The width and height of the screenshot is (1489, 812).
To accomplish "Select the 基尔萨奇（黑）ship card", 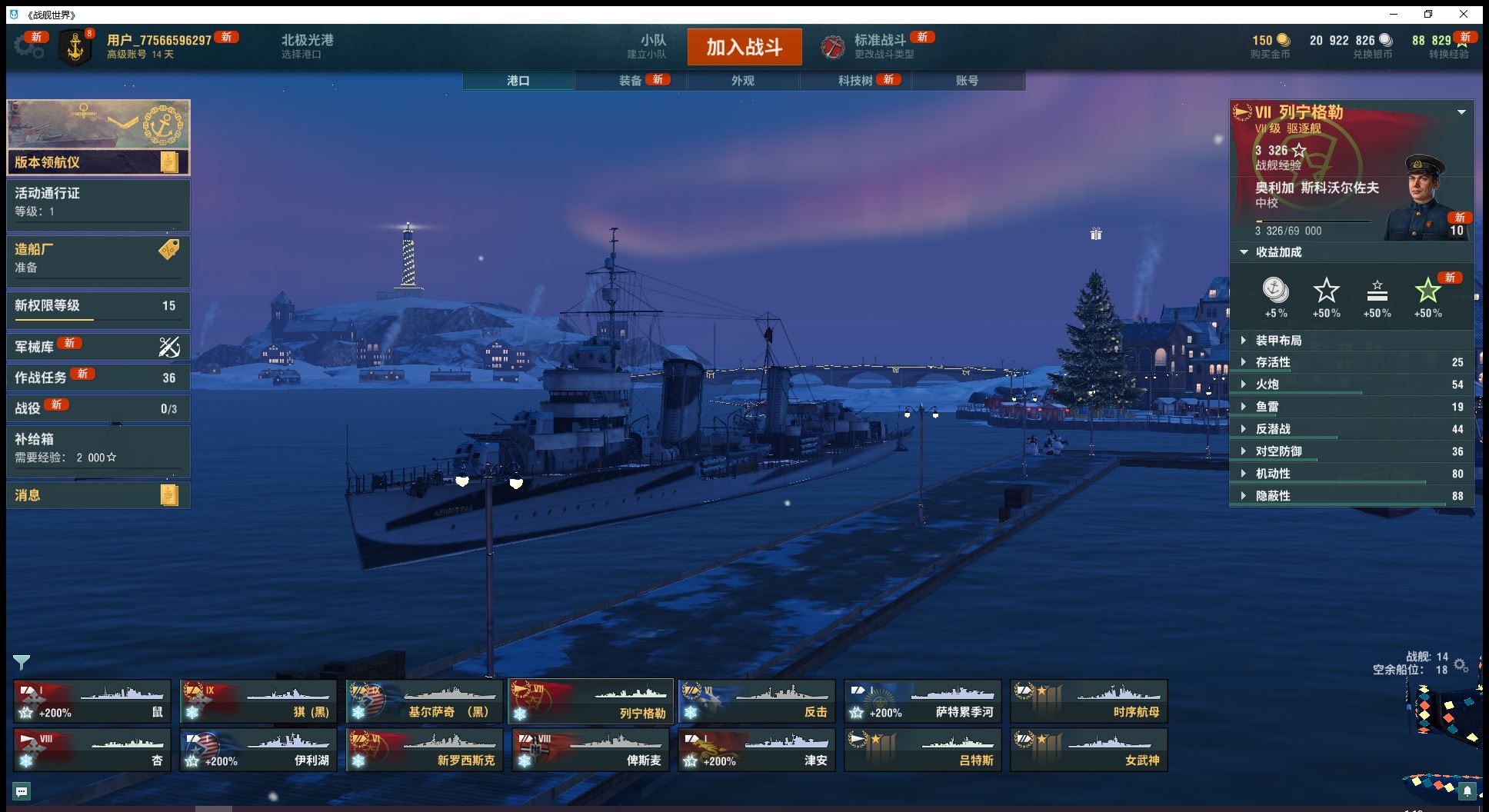I will (425, 701).
